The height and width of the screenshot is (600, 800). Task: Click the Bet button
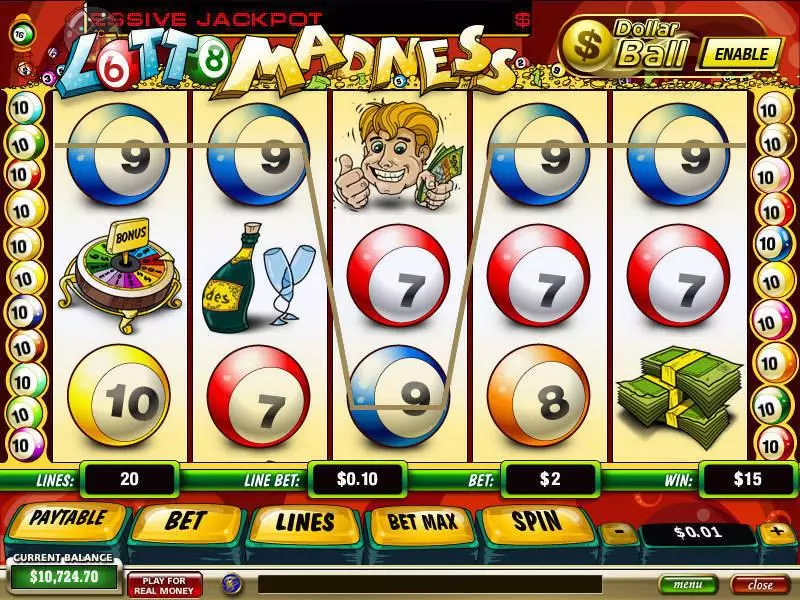pos(185,521)
